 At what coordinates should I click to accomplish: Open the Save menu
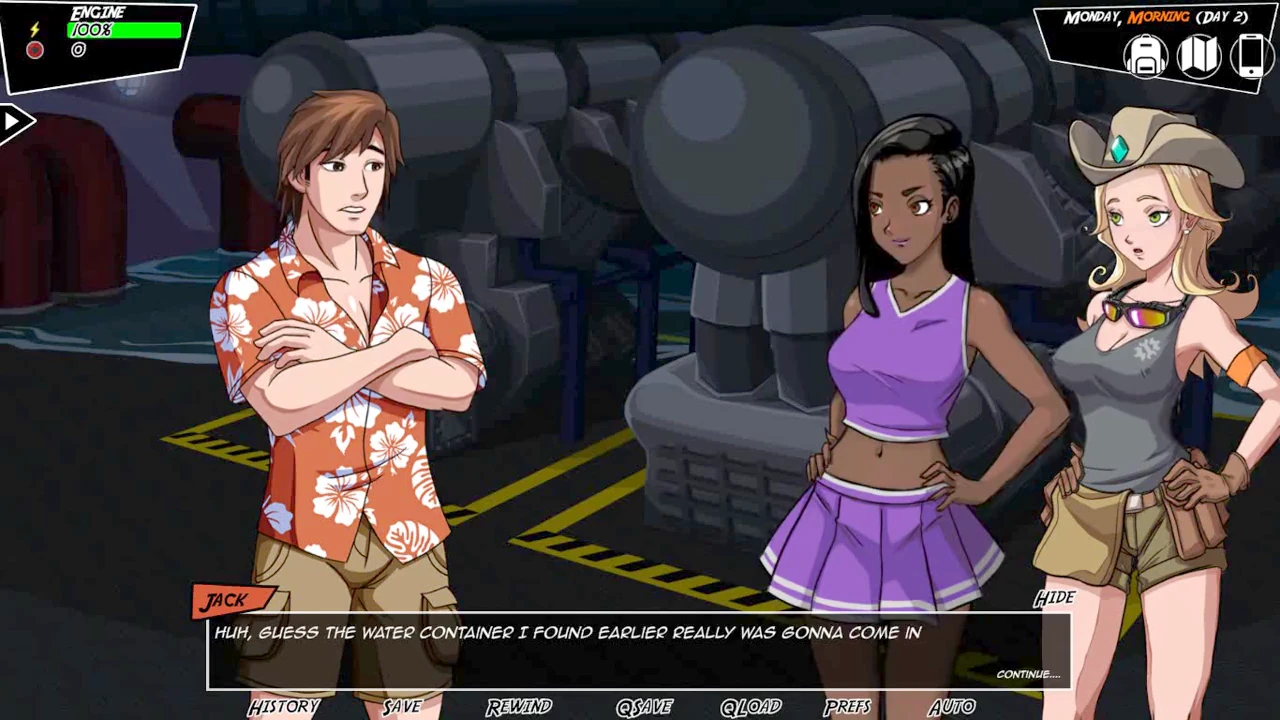click(x=402, y=707)
